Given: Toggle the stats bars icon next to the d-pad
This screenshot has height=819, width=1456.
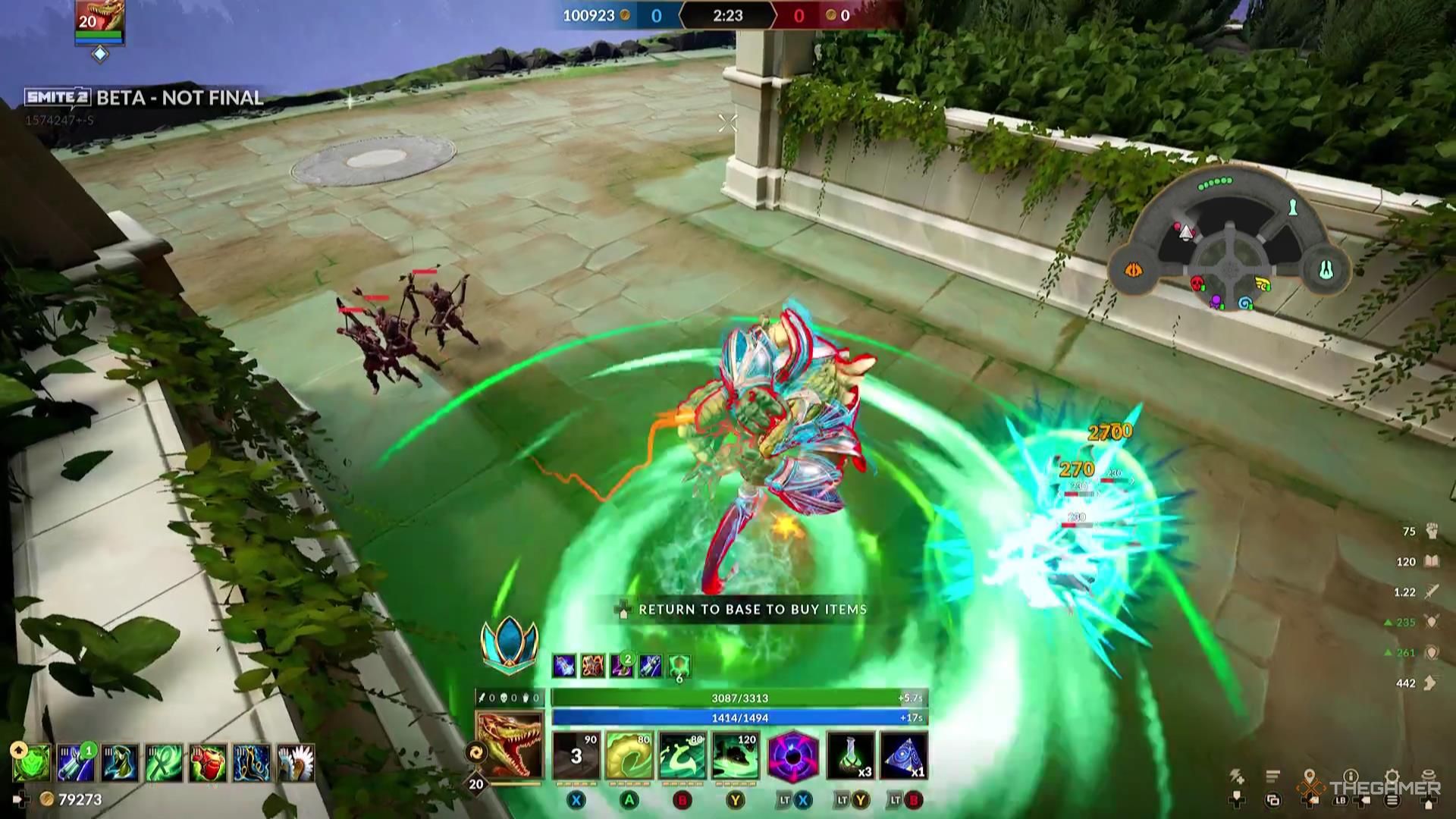Looking at the screenshot, I should [x=1272, y=775].
